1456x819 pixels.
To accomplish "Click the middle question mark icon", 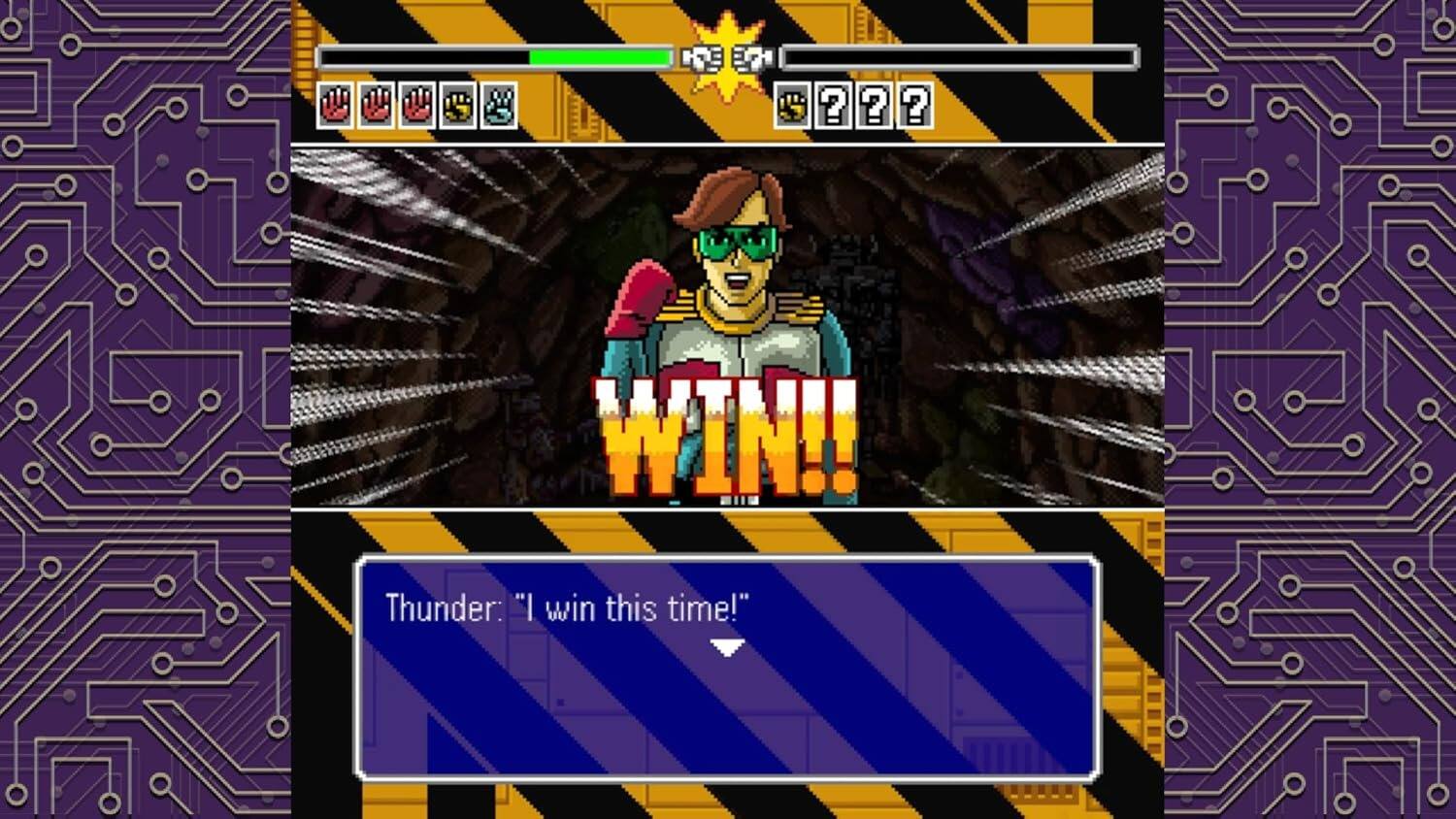I will point(872,107).
